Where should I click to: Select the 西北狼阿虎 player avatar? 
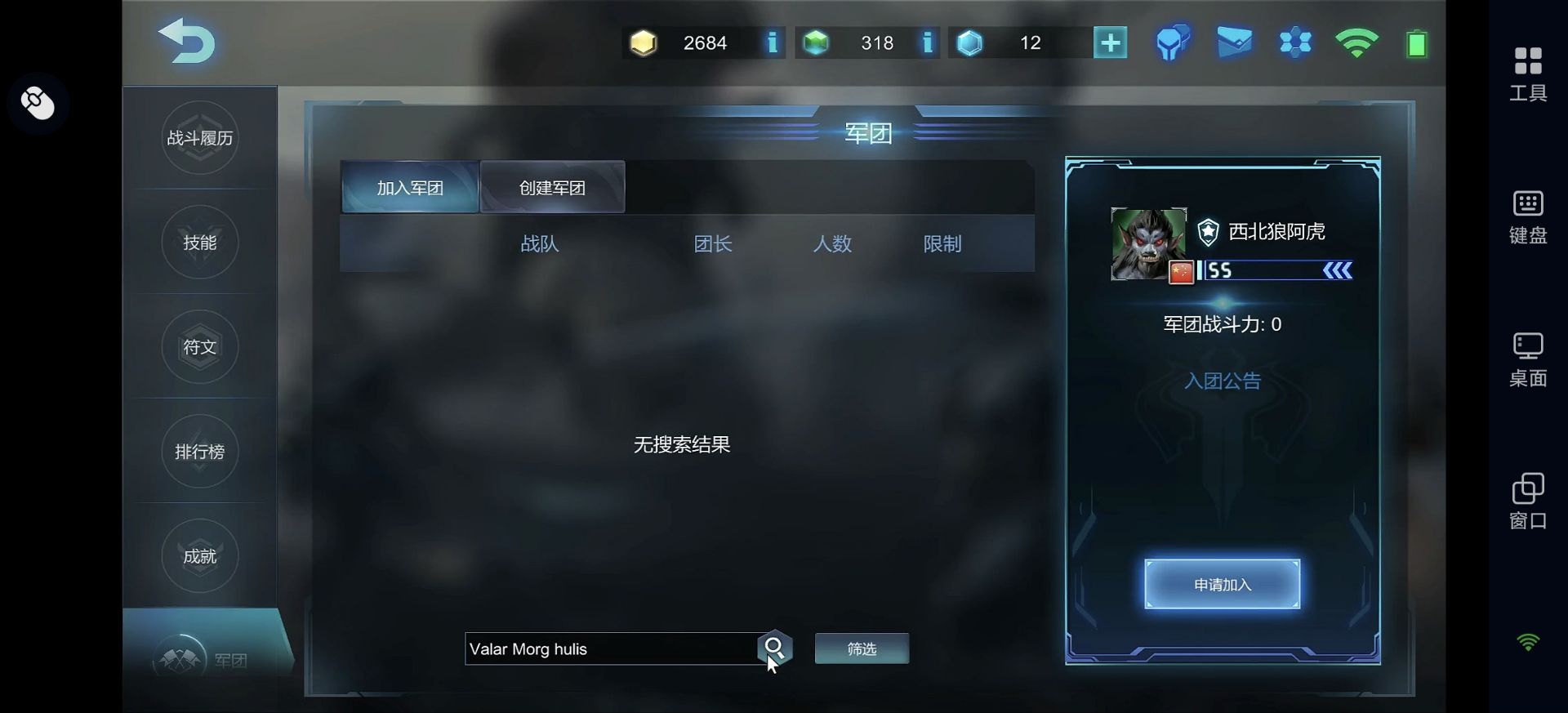click(x=1148, y=244)
